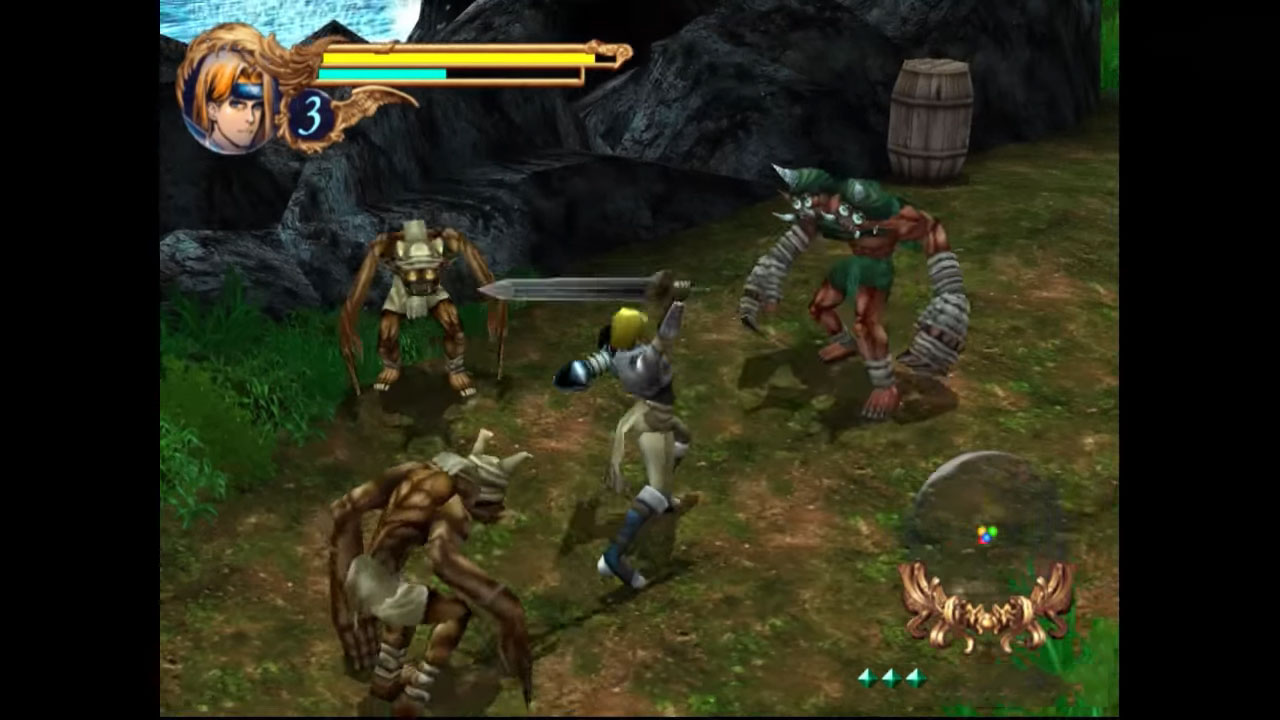Viewport: 1280px width, 720px height.
Task: Click the number 3 lives emblem
Action: [311, 117]
